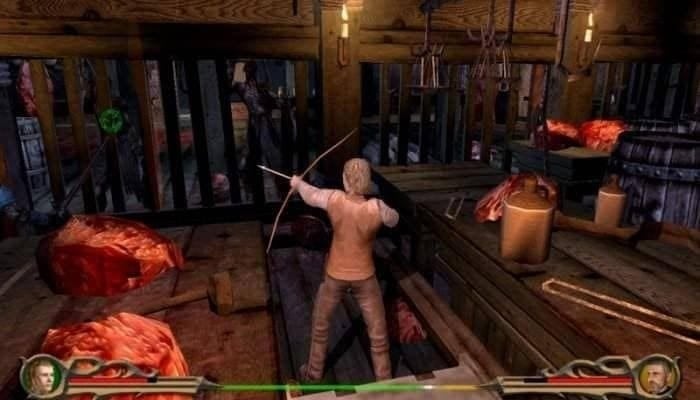The image size is (700, 400).
Task: Select the bearded companion portrait
Action: coord(657,375)
